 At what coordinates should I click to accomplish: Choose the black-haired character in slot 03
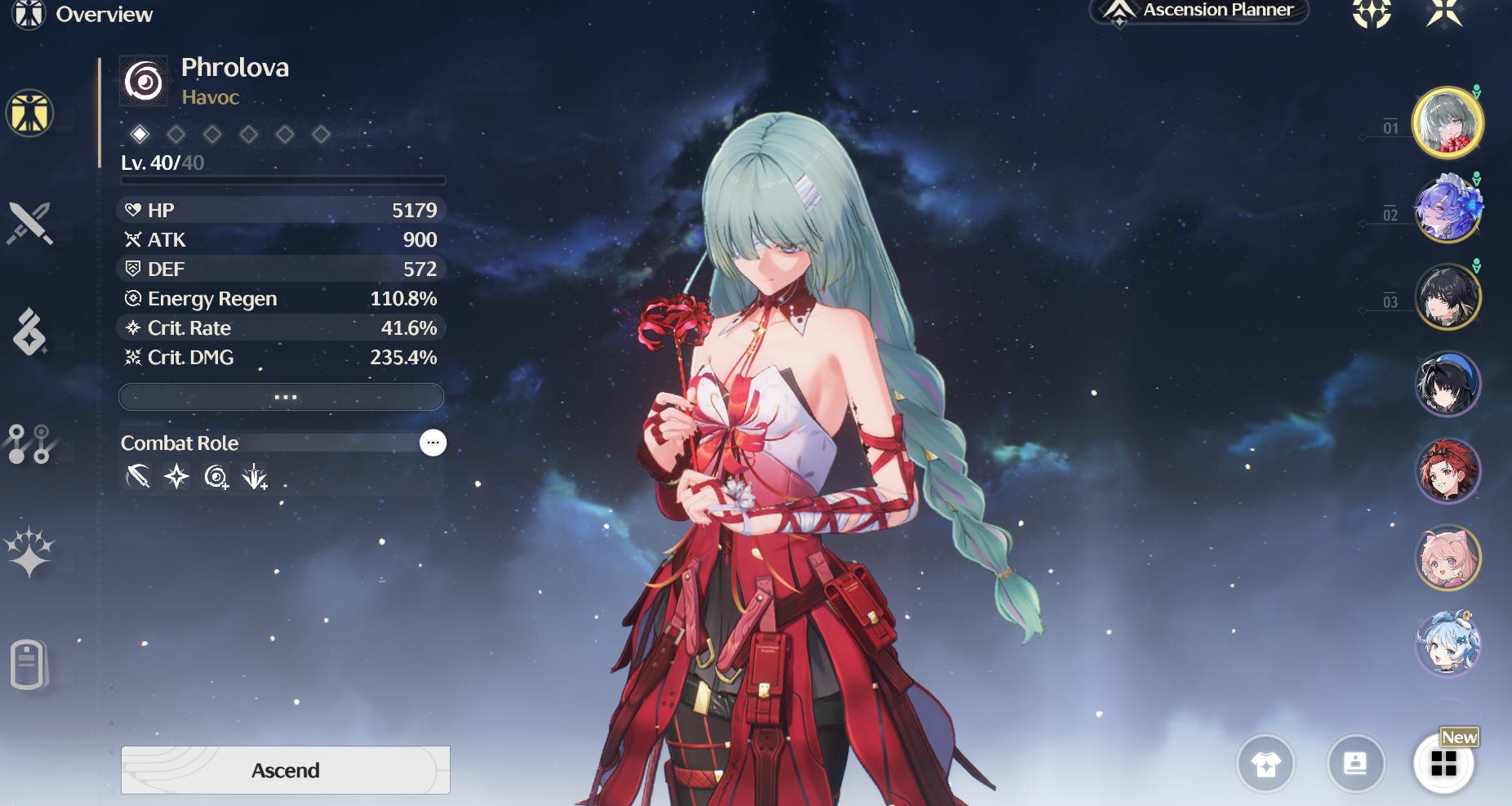pos(1448,296)
